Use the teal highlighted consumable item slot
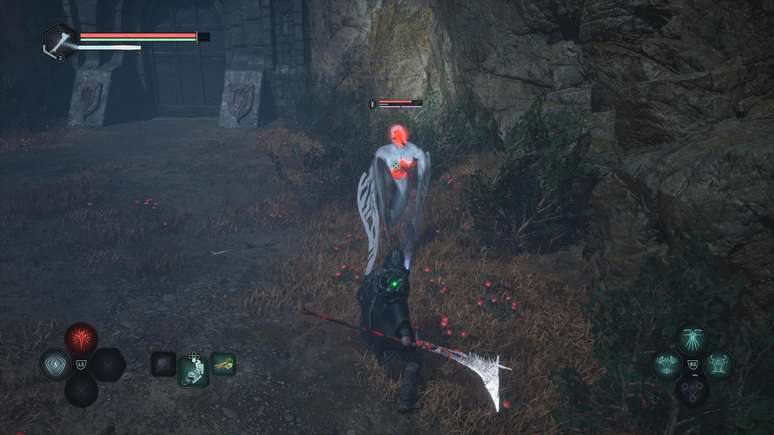Viewport: 774px width, 435px height. point(193,367)
